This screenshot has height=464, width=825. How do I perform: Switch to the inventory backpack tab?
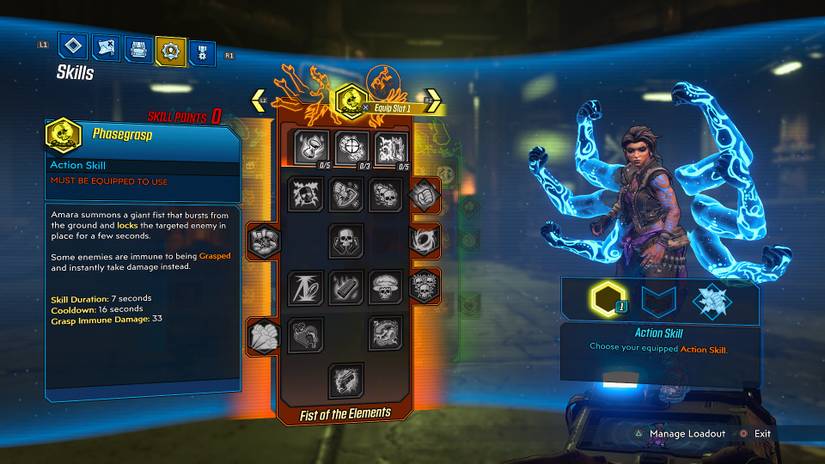(137, 48)
